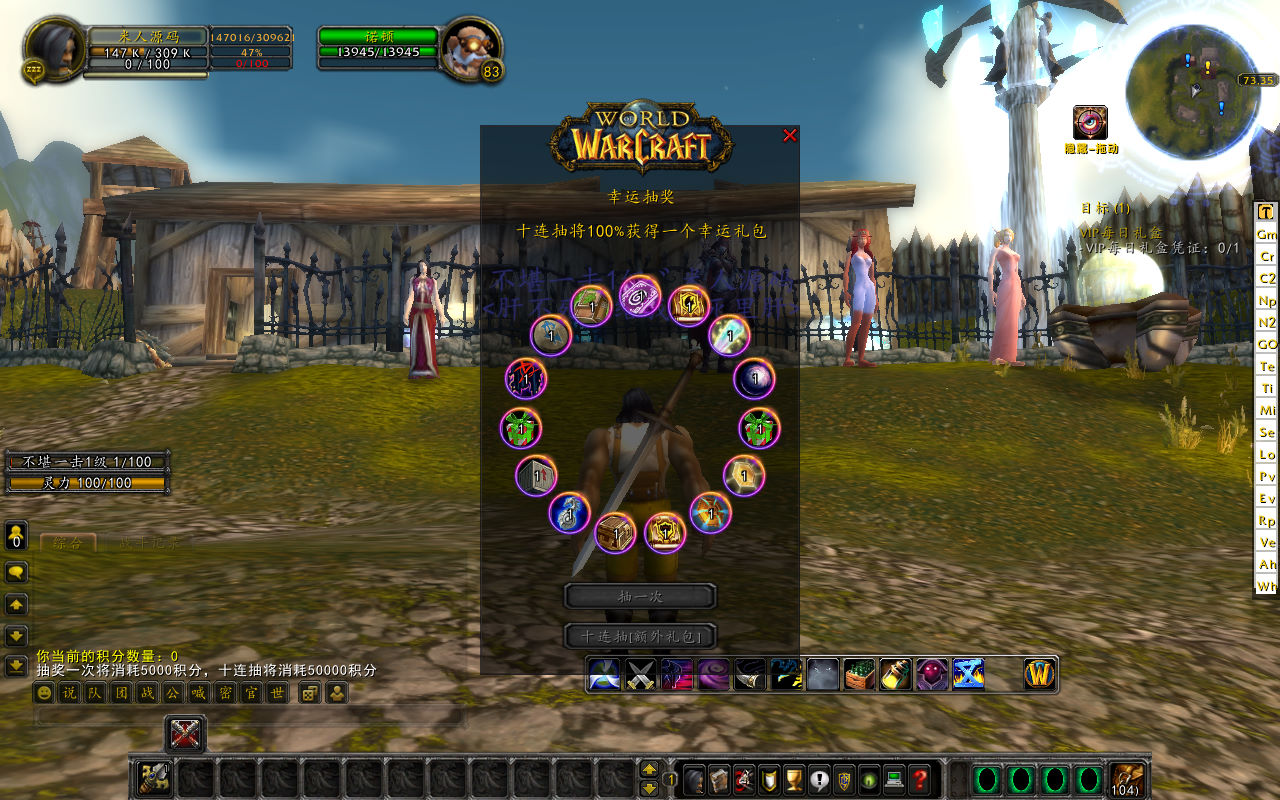Open the gold trophy achievements button
The width and height of the screenshot is (1280, 800).
click(x=795, y=778)
